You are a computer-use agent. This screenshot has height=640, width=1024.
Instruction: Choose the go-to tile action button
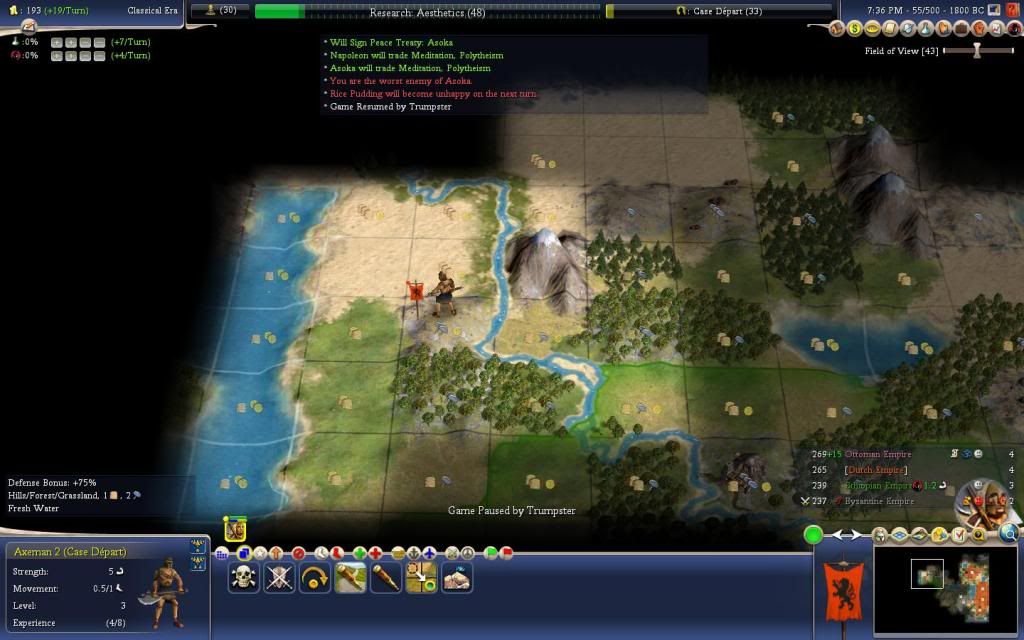click(421, 577)
